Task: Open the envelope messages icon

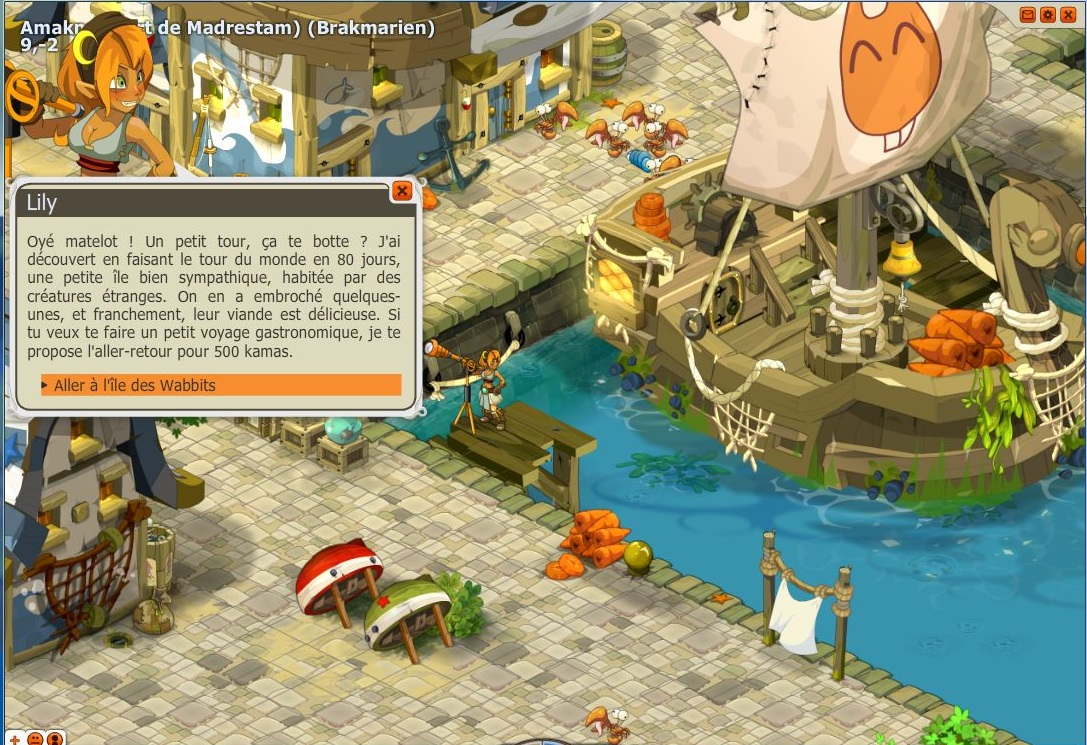Action: (x=1028, y=15)
